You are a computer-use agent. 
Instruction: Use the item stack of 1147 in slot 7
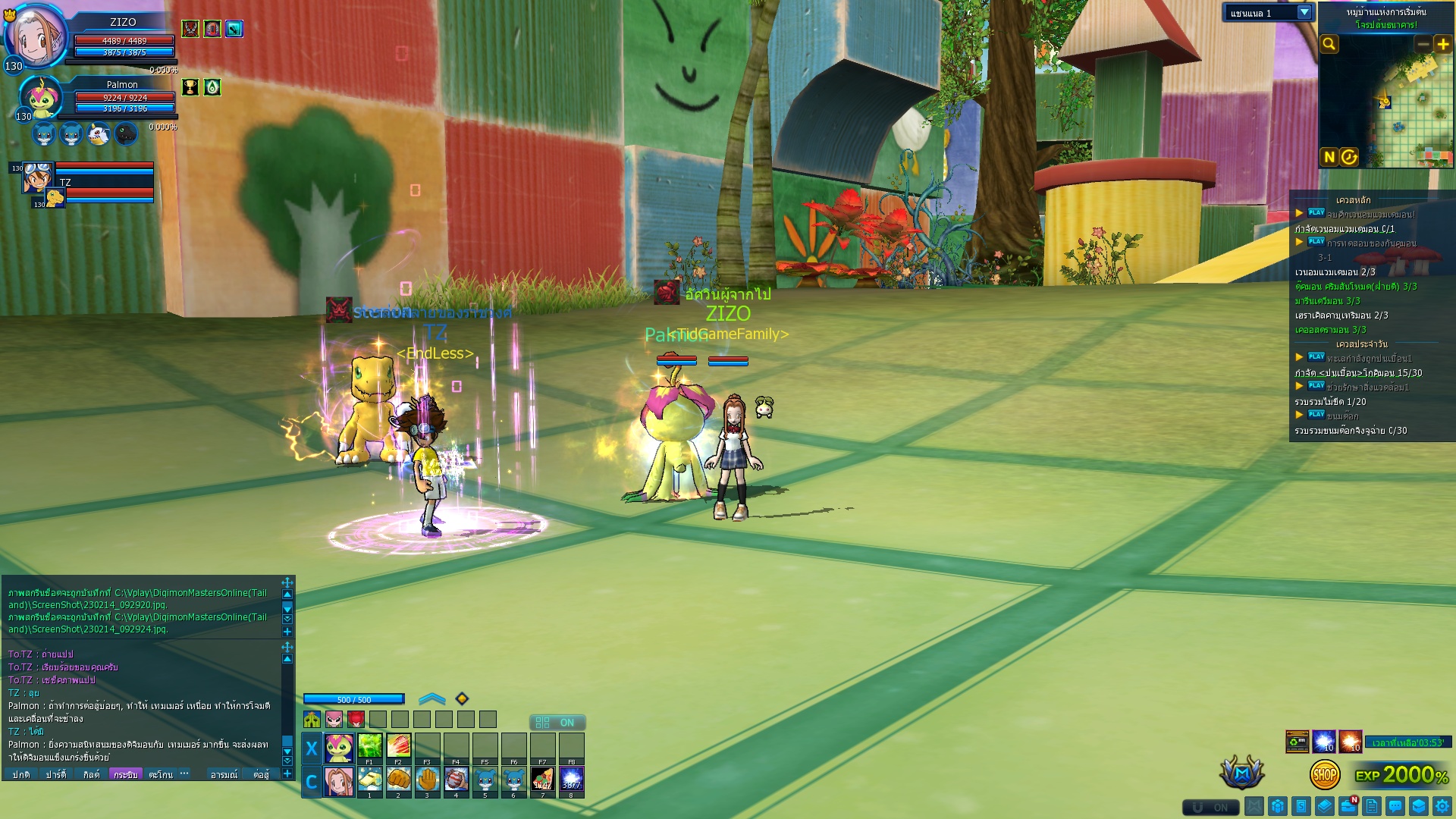pos(542,780)
